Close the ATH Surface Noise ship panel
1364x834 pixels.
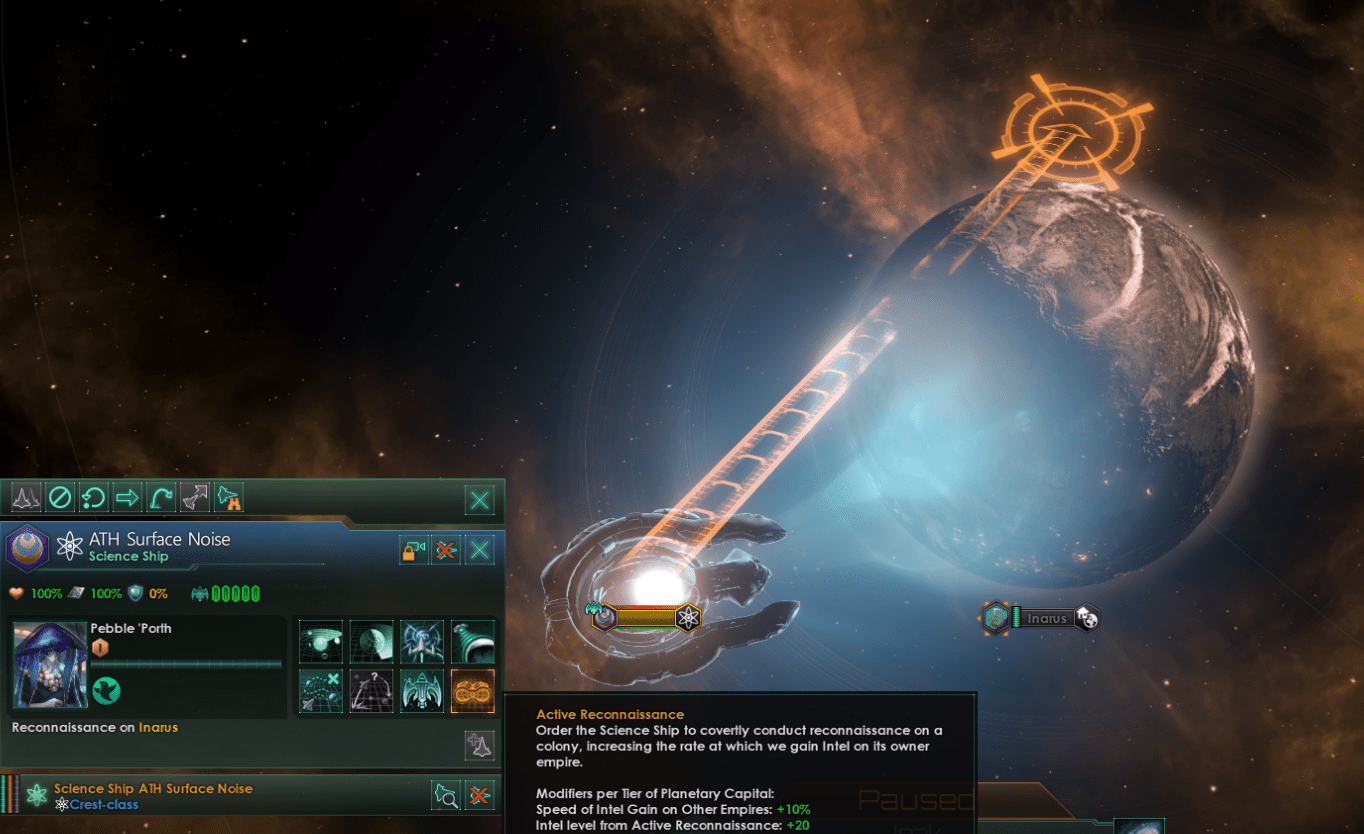tap(480, 549)
